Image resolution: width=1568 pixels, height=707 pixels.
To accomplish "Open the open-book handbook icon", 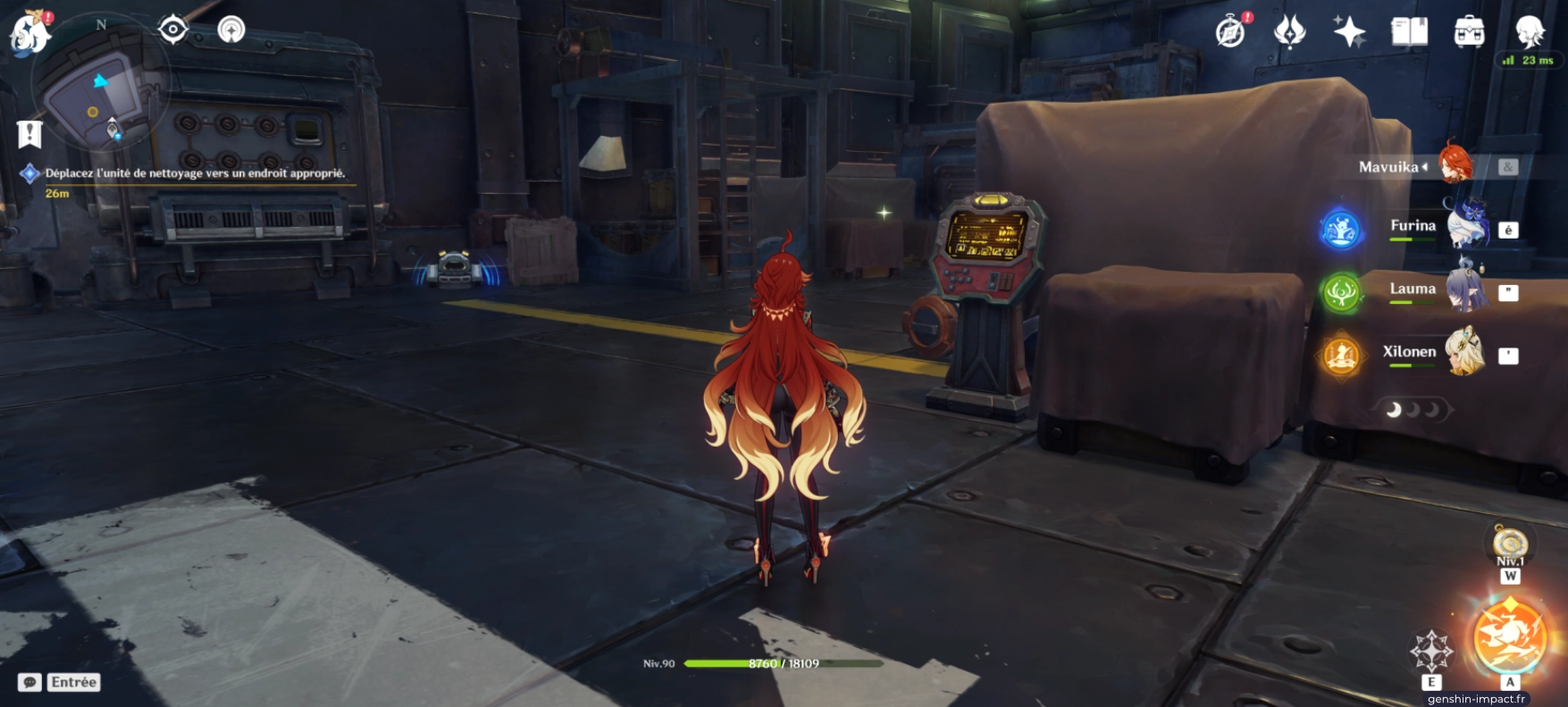I will 1409,32.
